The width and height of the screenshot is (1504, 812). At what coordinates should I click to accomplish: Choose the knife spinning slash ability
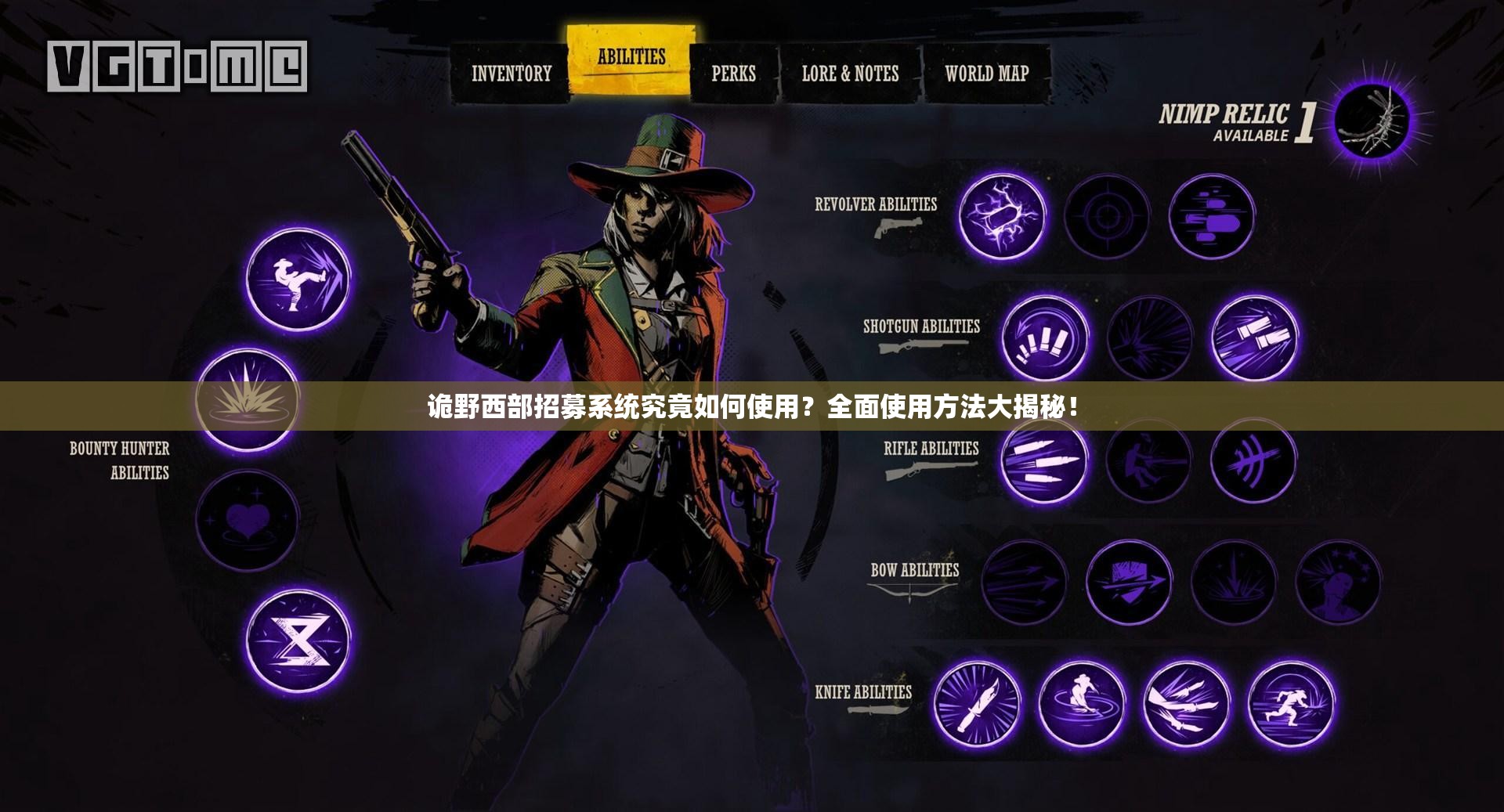pos(1082,702)
